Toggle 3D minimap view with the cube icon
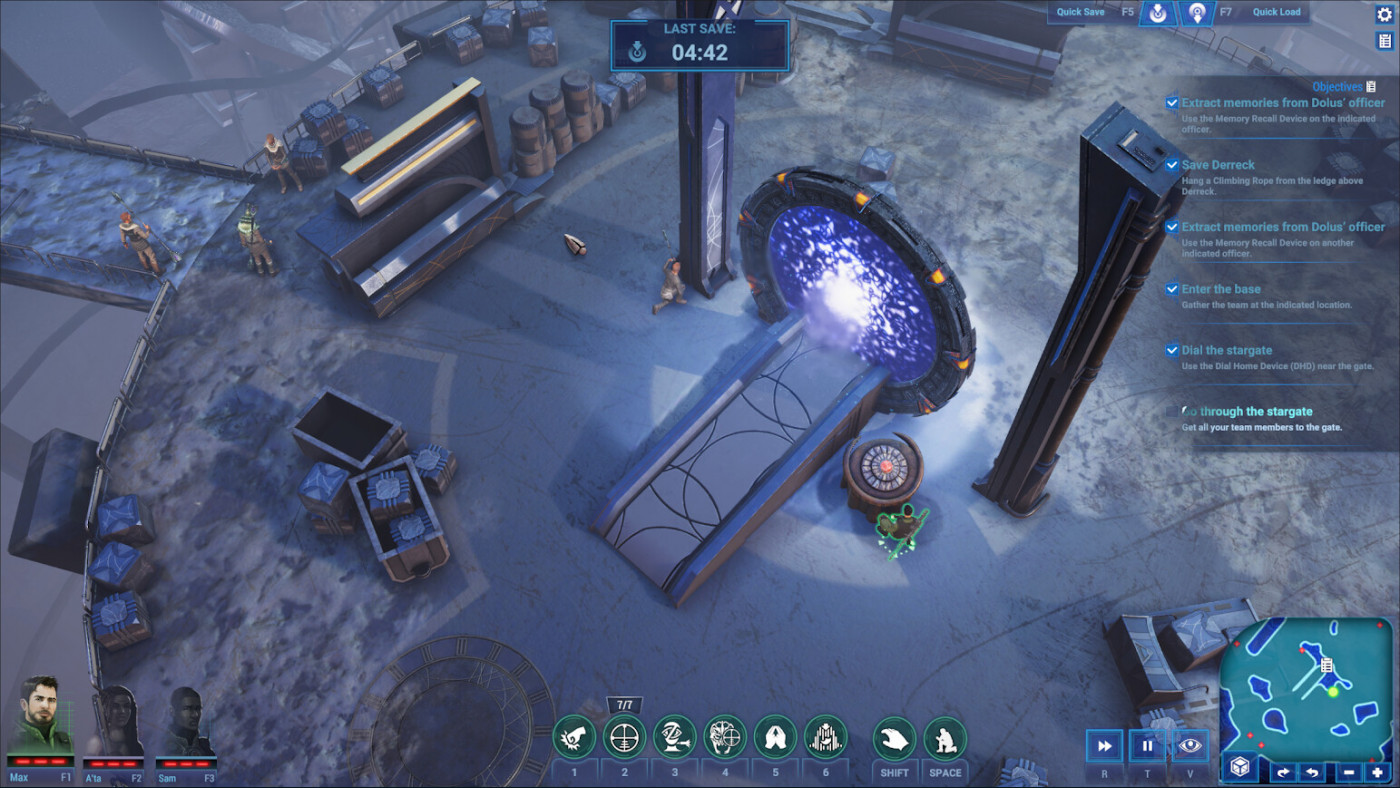The image size is (1400, 788). (1238, 768)
